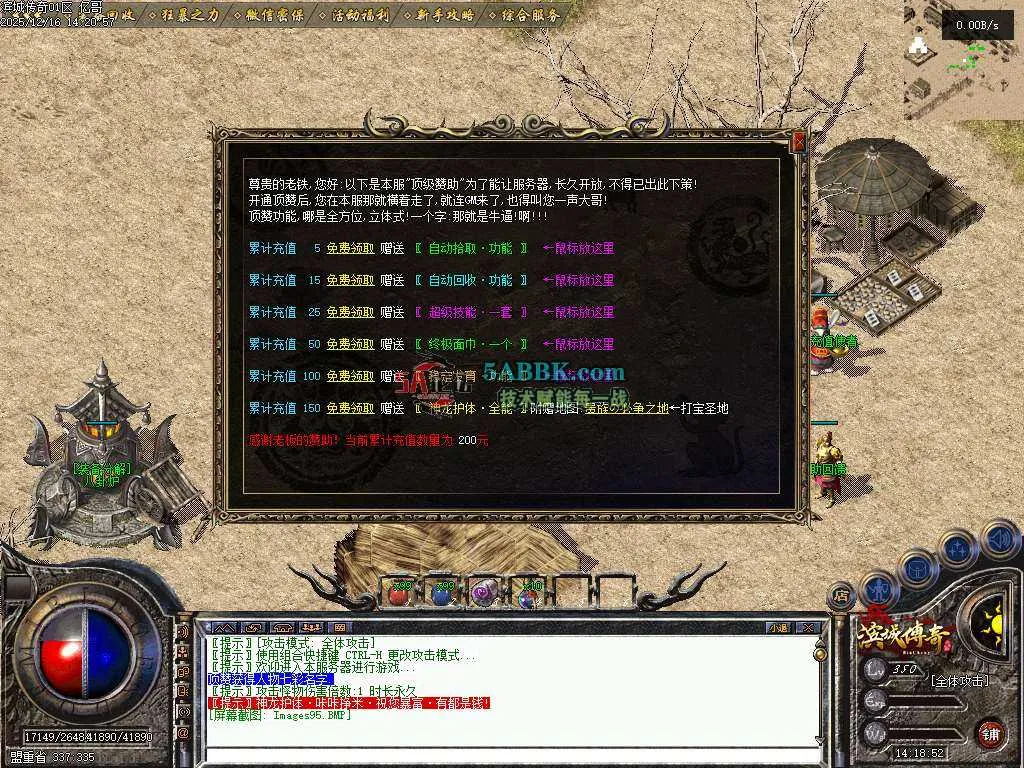Open the 店 shop button
Image resolution: width=1024 pixels, height=768 pixels.
(x=842, y=595)
